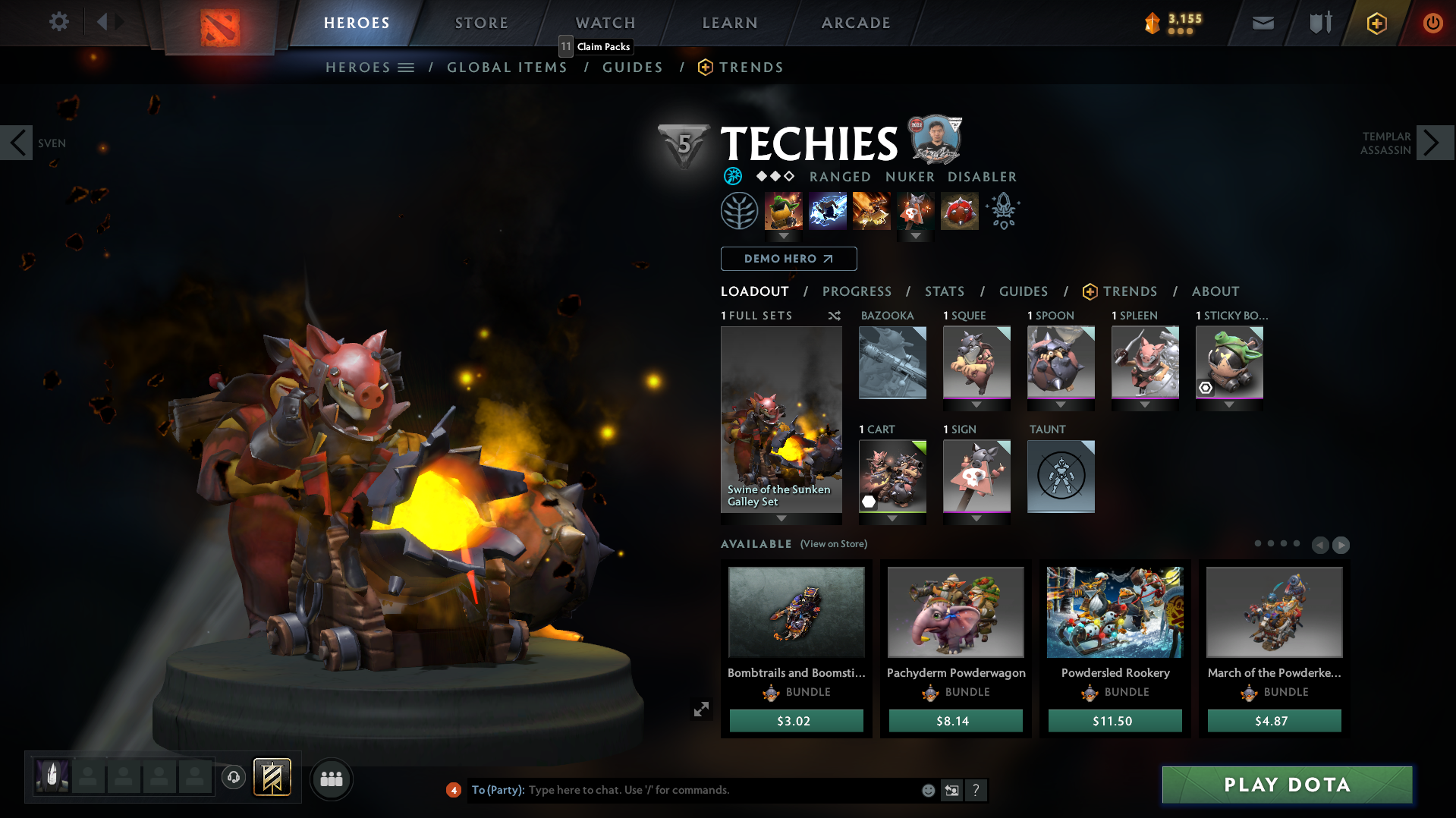Viewport: 1456px width, 818px height.
Task: Select the Land Mines ultimate ability icon
Action: point(959,210)
